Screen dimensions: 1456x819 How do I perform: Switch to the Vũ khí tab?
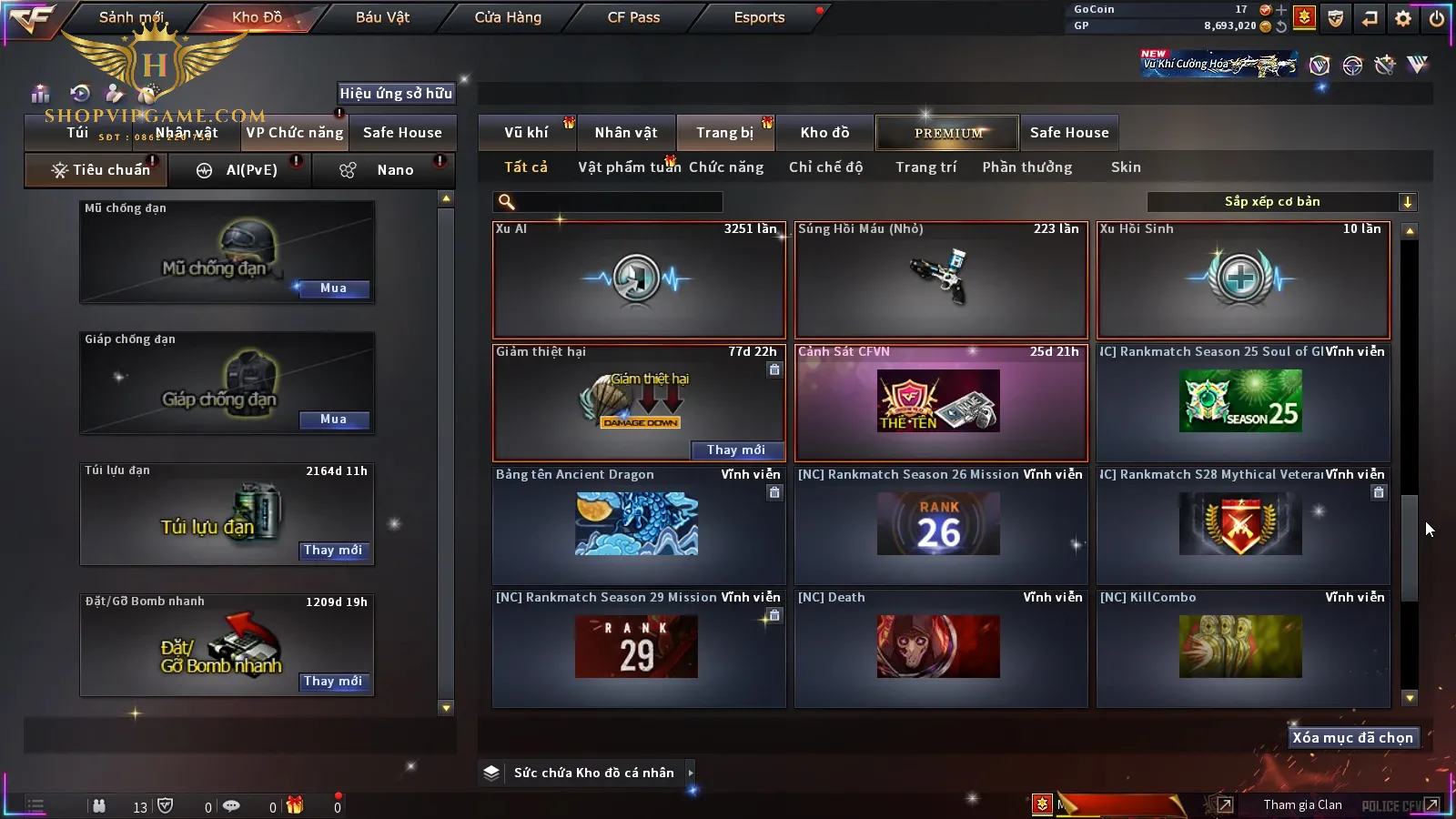click(526, 133)
